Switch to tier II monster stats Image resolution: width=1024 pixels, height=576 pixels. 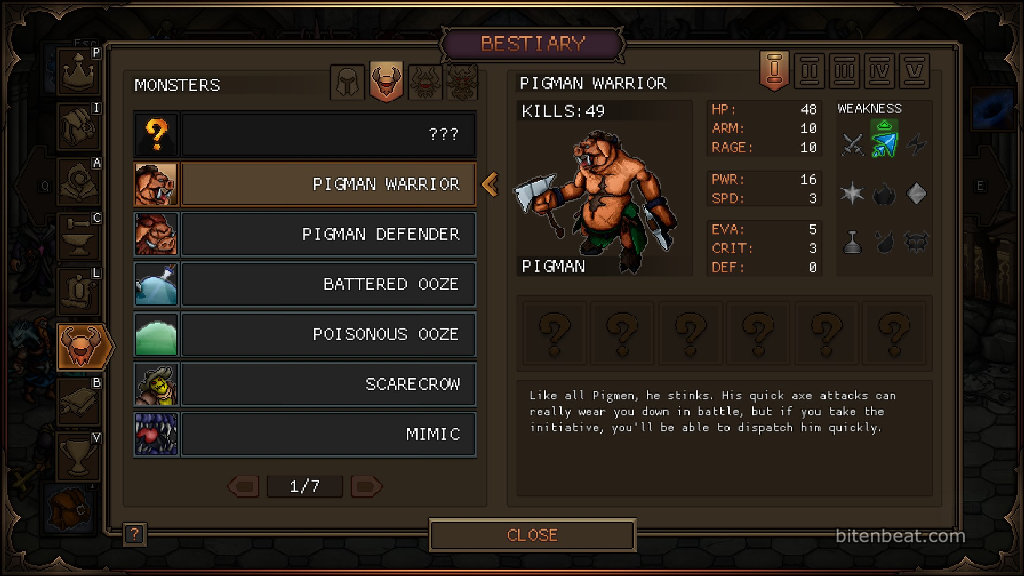pyautogui.click(x=810, y=72)
